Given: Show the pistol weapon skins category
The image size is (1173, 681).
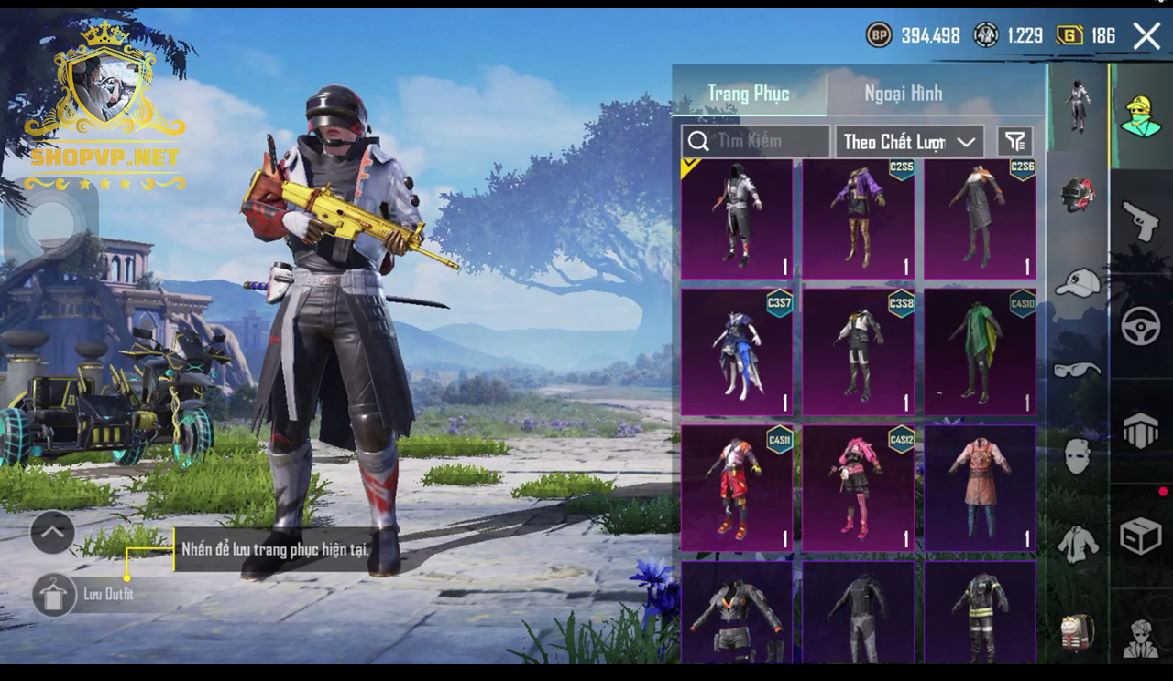Looking at the screenshot, I should (1141, 221).
